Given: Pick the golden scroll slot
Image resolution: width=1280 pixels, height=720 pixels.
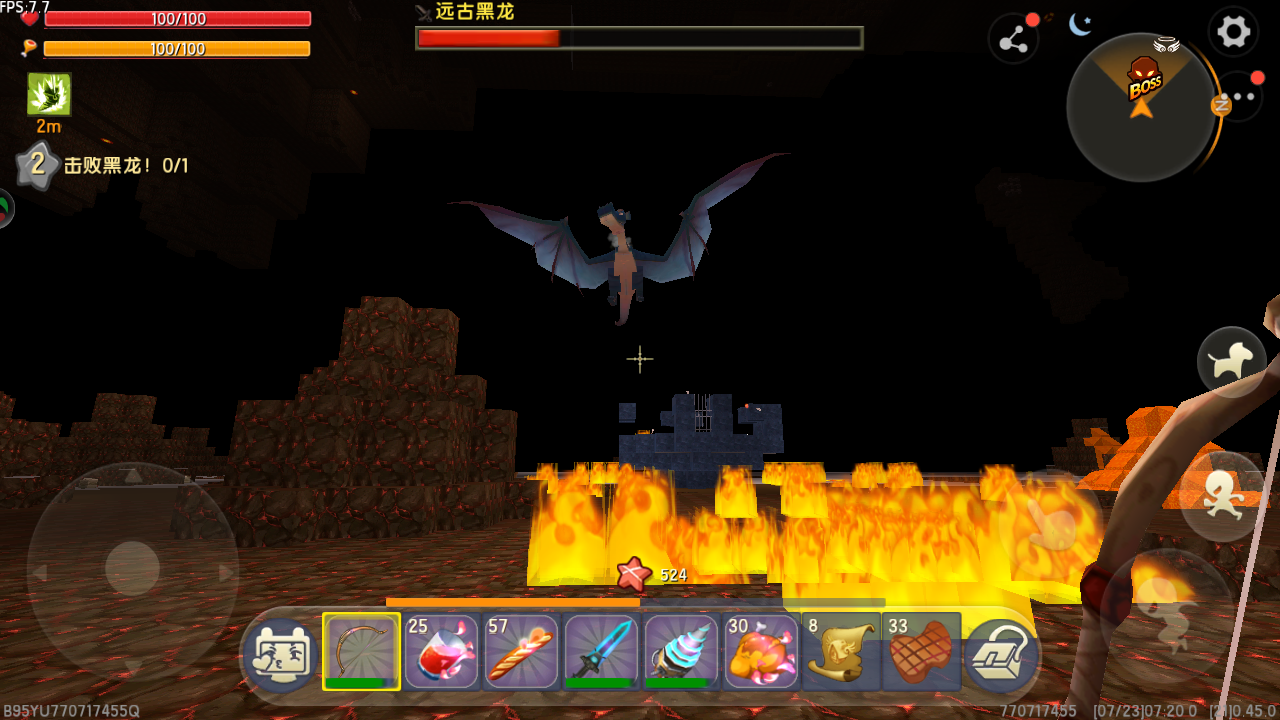Looking at the screenshot, I should click(841, 651).
